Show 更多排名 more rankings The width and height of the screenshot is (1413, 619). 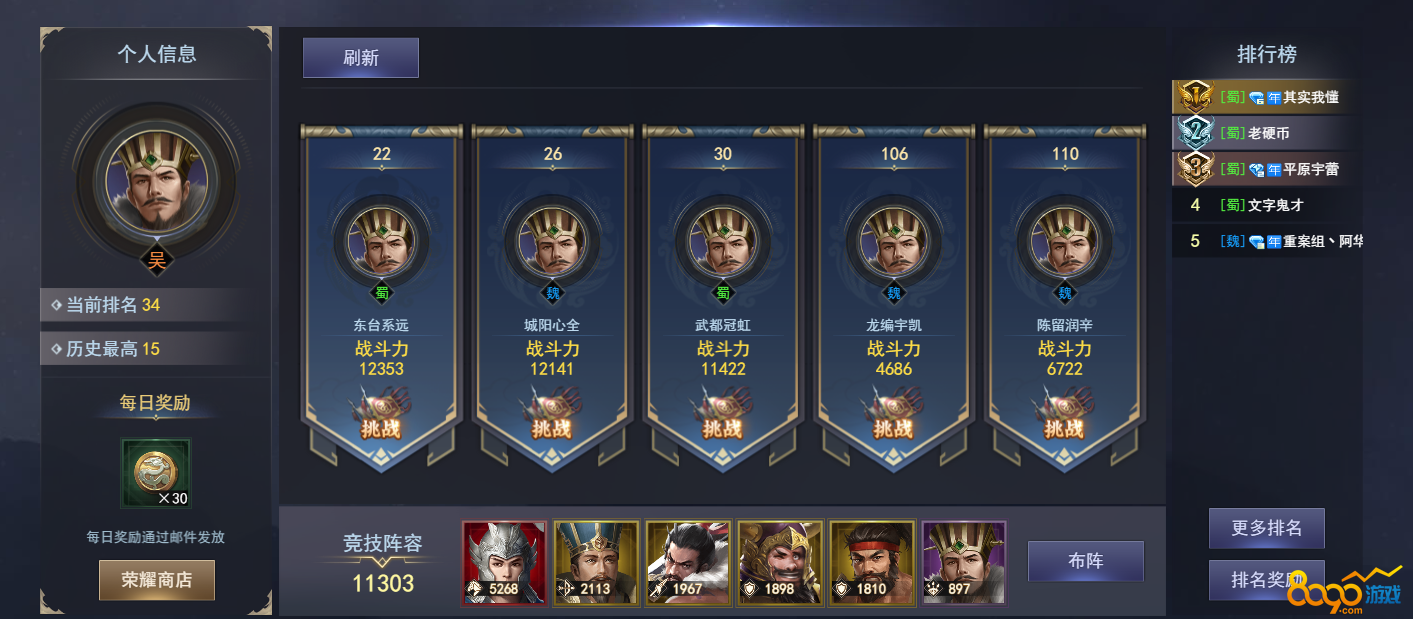(1266, 528)
